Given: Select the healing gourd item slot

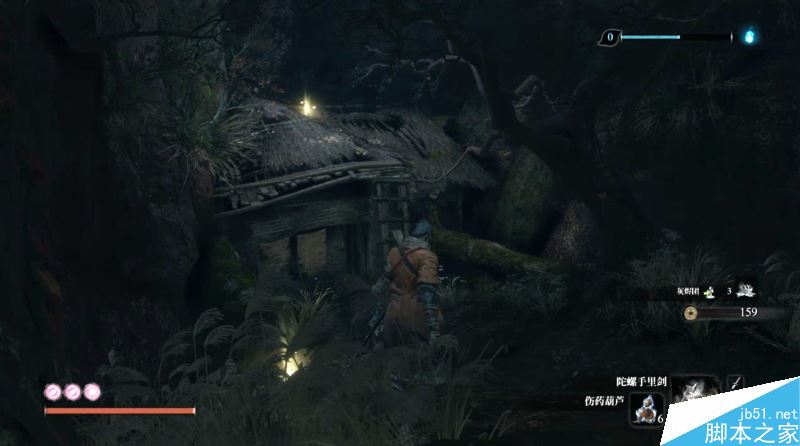Looking at the screenshot, I should click(648, 408).
